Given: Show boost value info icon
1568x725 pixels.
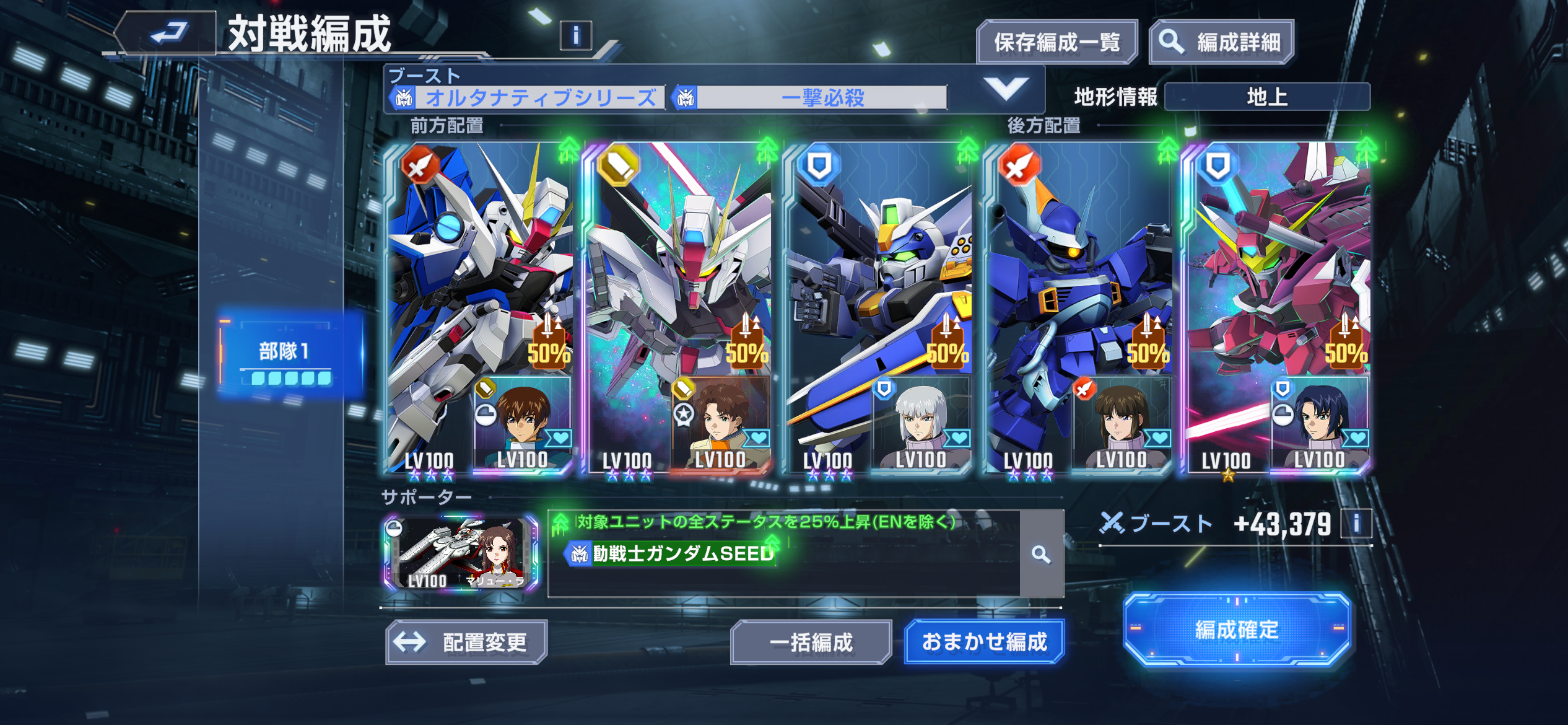Looking at the screenshot, I should (x=1356, y=524).
